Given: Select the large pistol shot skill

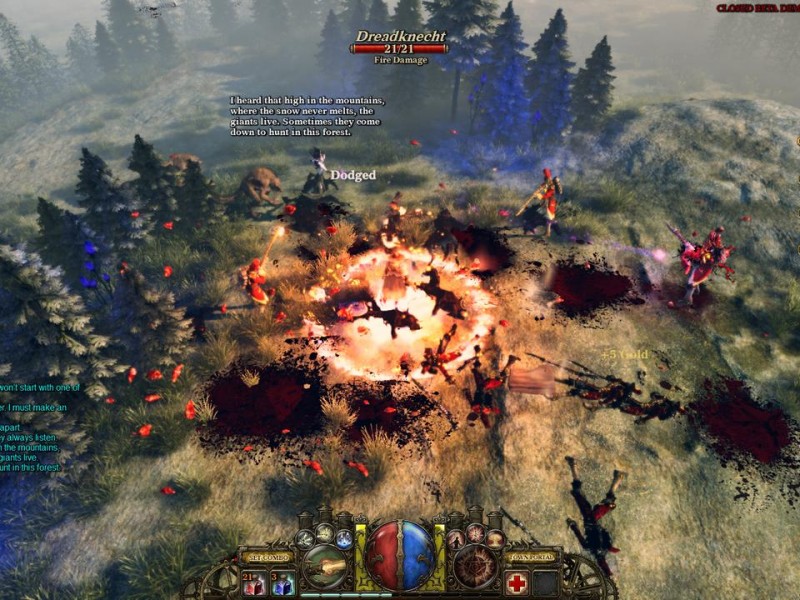Looking at the screenshot, I should click(325, 566).
